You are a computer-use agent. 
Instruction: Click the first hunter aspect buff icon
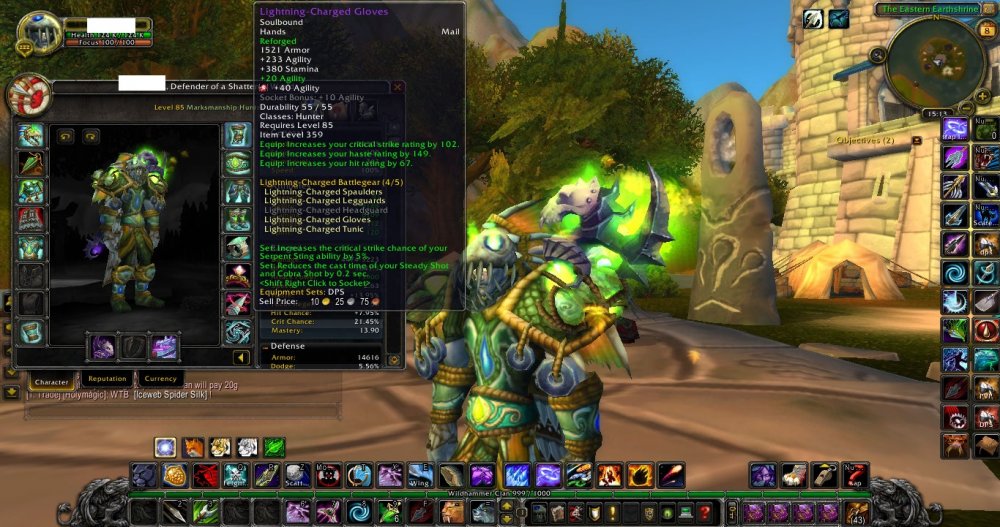click(x=166, y=447)
